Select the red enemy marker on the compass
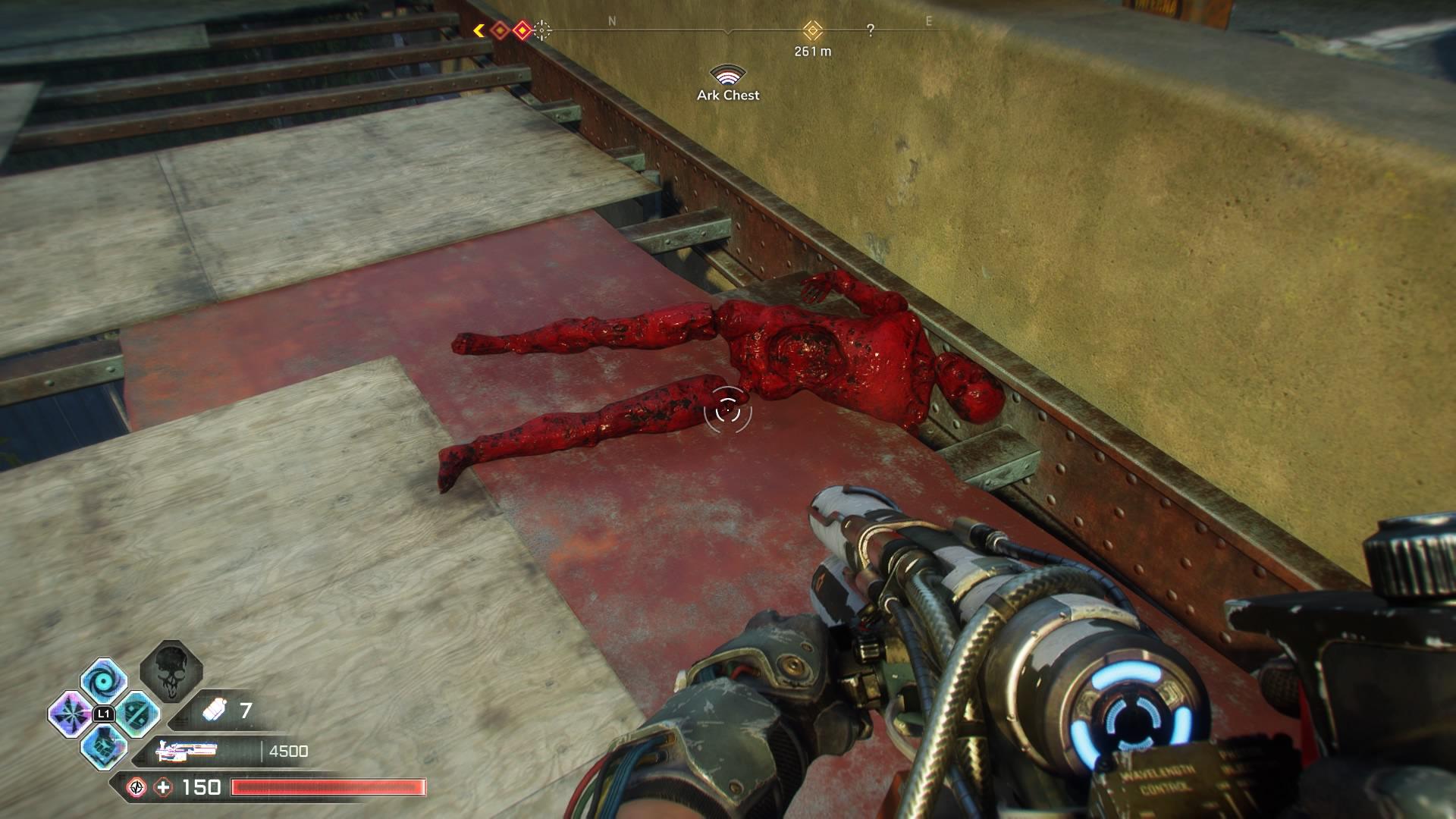This screenshot has height=819, width=1456. [x=522, y=30]
